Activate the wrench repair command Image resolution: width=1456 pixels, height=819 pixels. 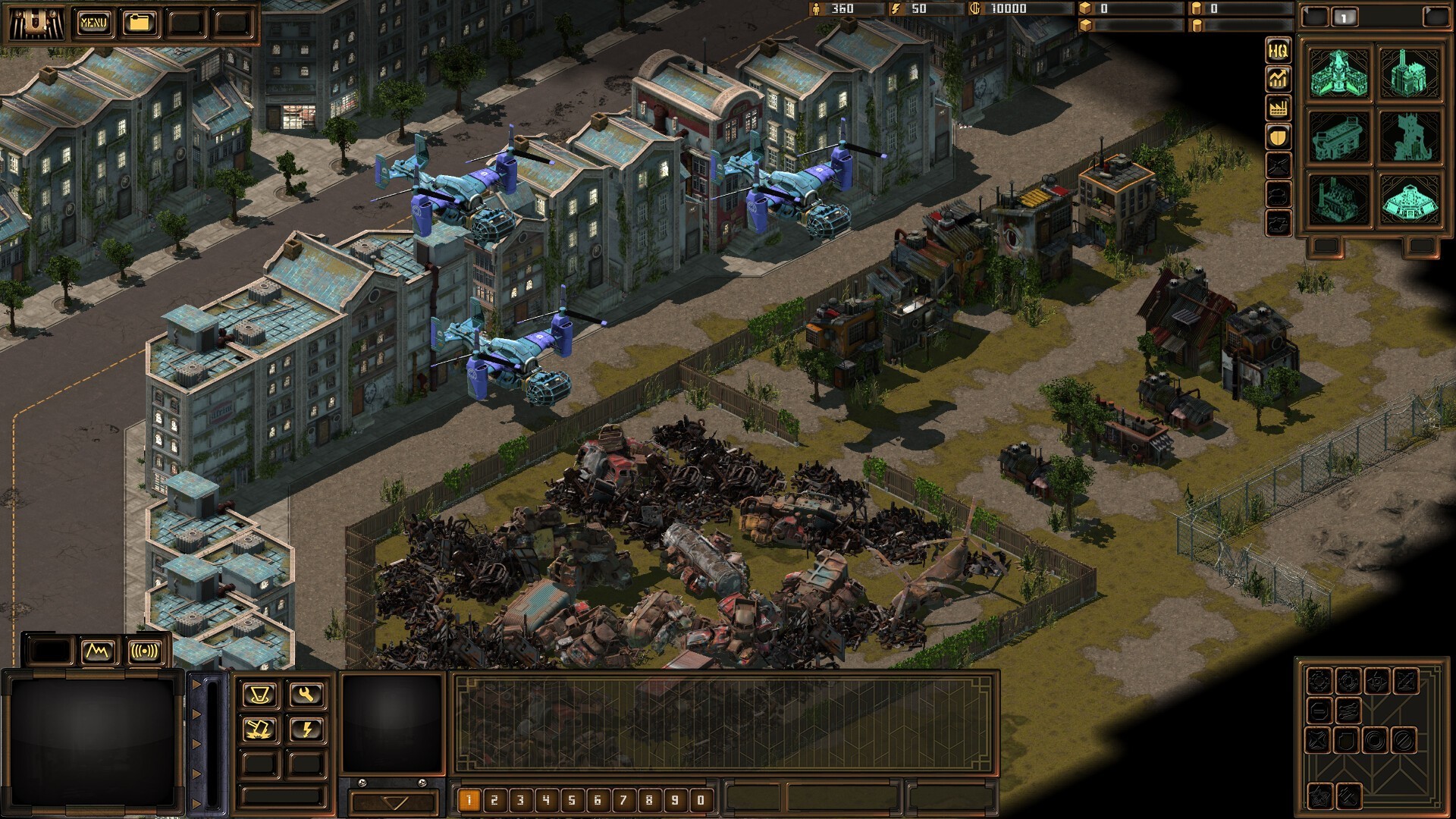pyautogui.click(x=306, y=695)
